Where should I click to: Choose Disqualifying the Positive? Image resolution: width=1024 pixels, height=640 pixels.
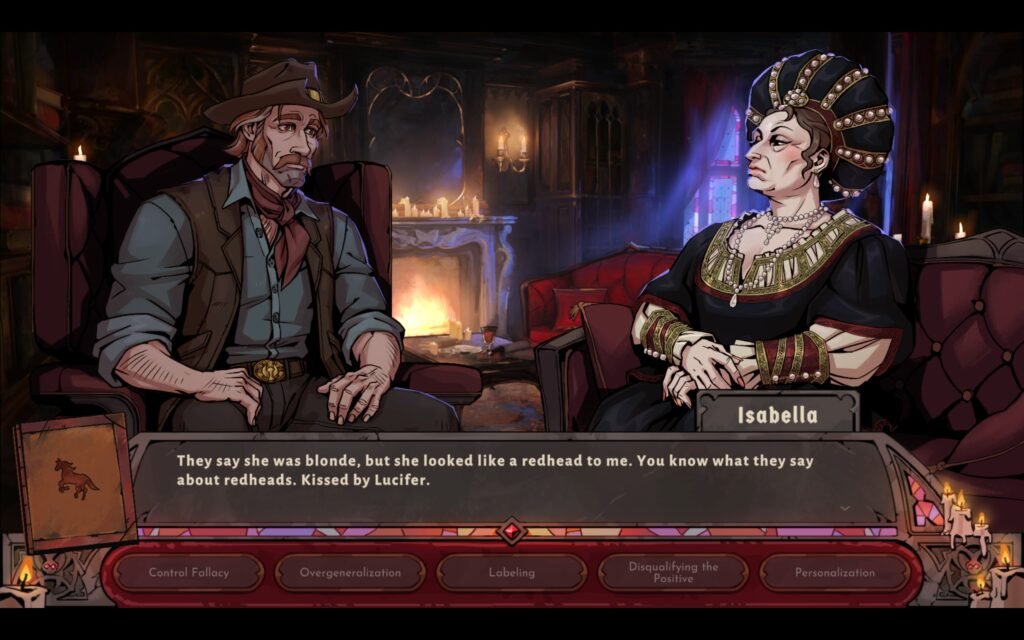click(x=673, y=573)
